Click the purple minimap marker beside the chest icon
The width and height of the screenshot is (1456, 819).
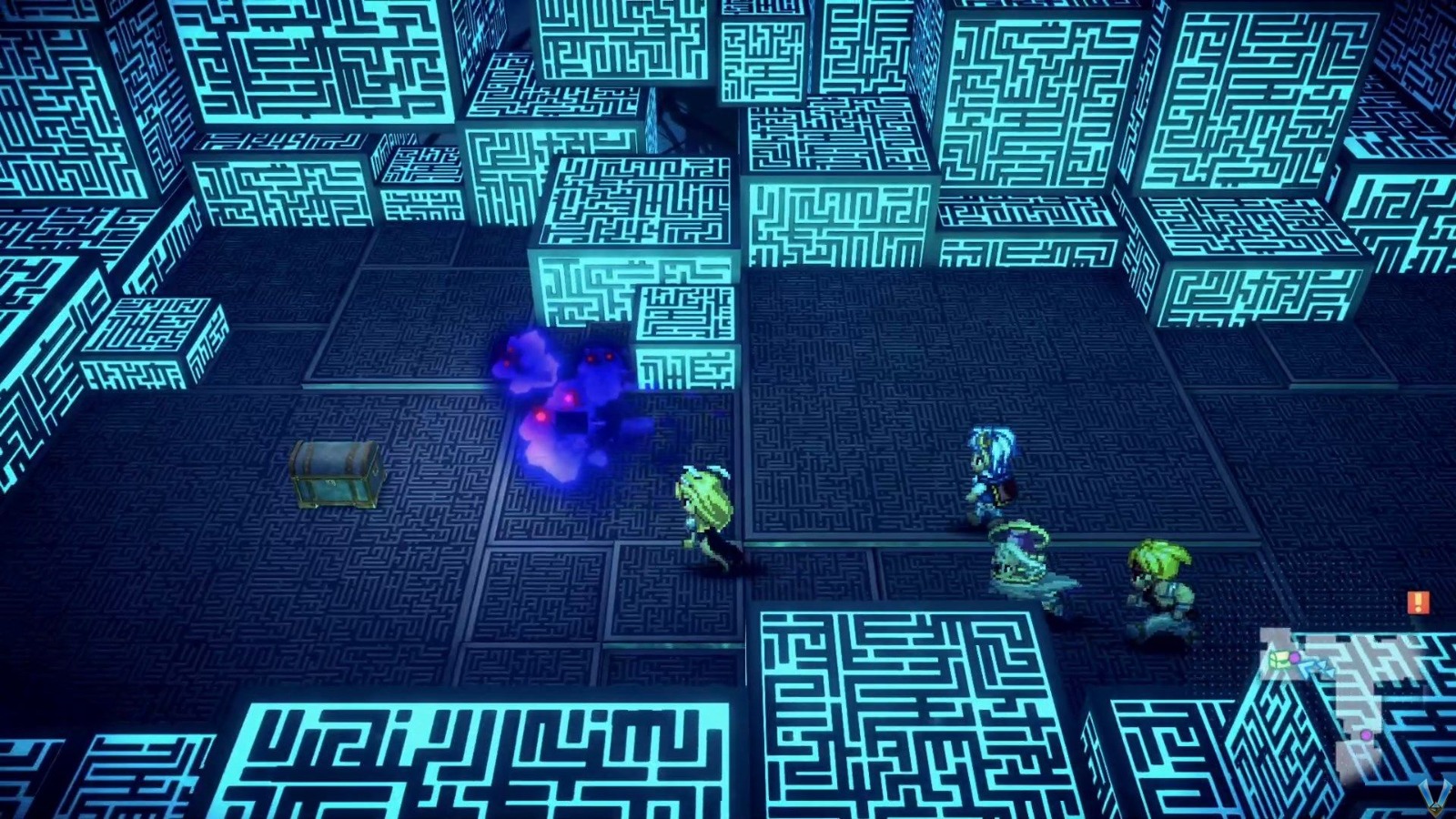click(x=1294, y=657)
